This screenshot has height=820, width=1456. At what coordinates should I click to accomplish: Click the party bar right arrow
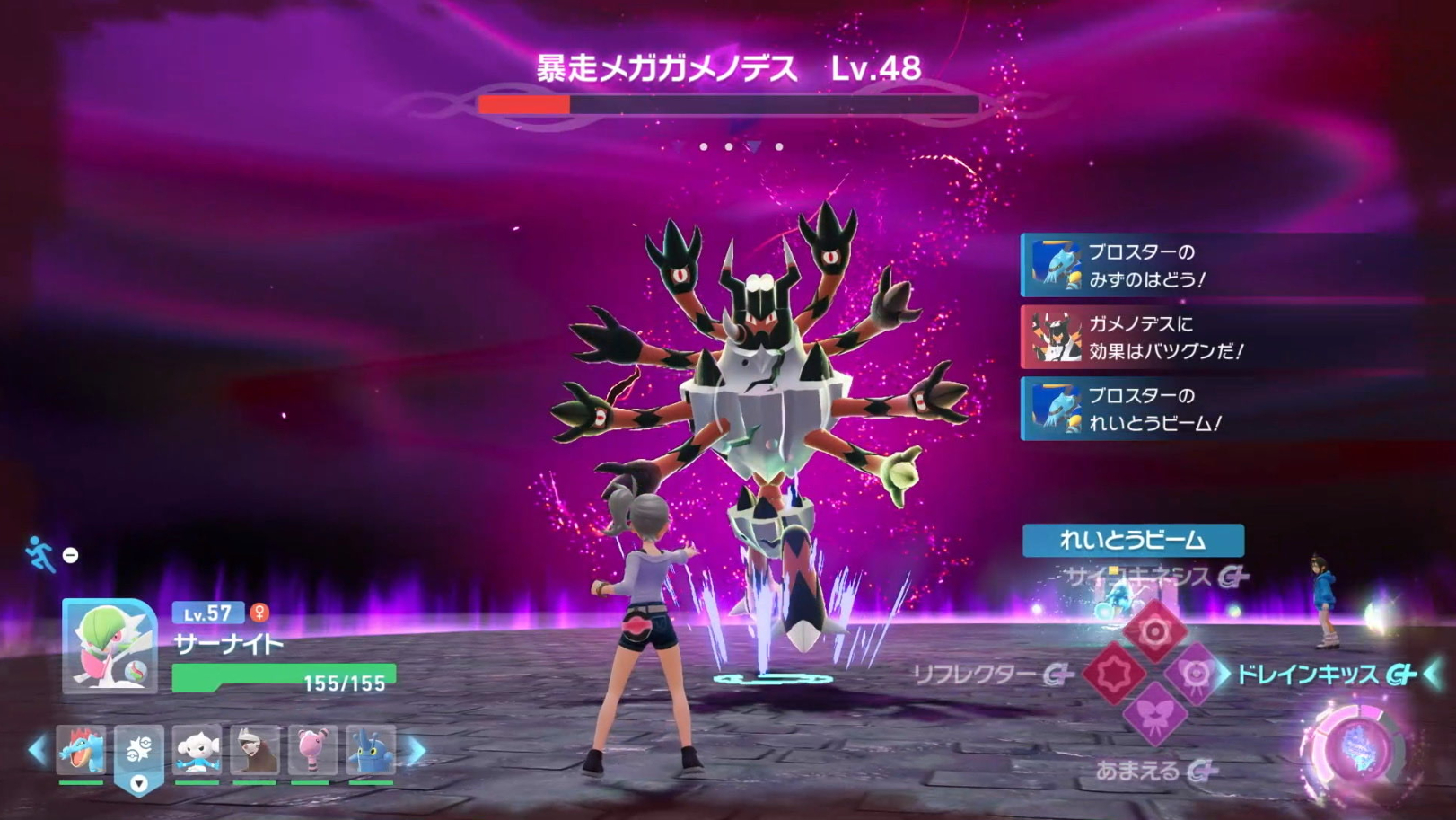tap(417, 751)
